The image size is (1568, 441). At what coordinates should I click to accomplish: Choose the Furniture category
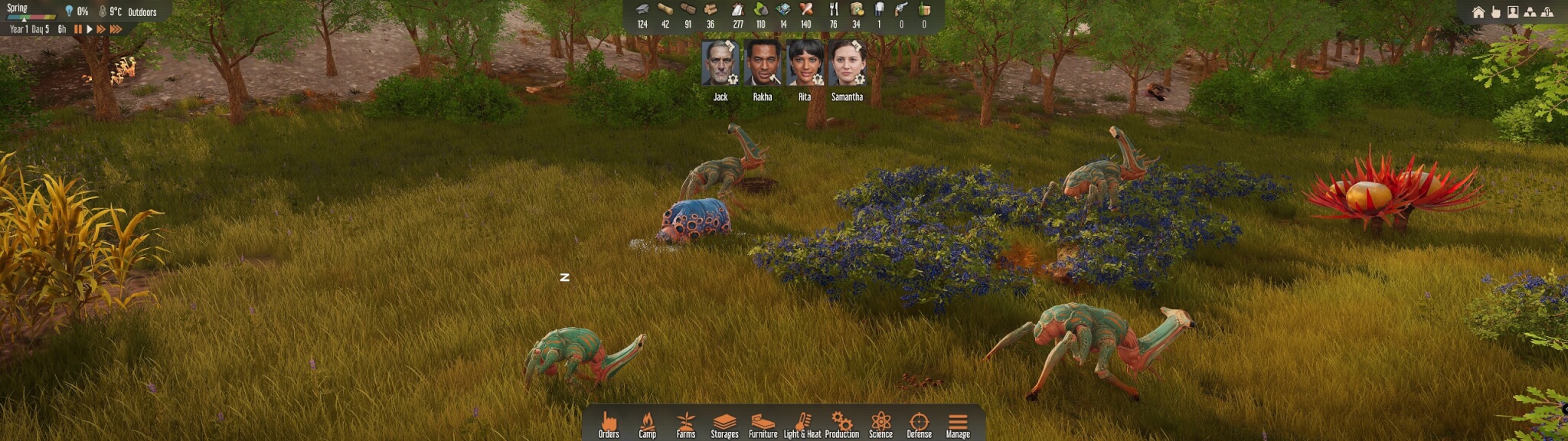[763, 423]
